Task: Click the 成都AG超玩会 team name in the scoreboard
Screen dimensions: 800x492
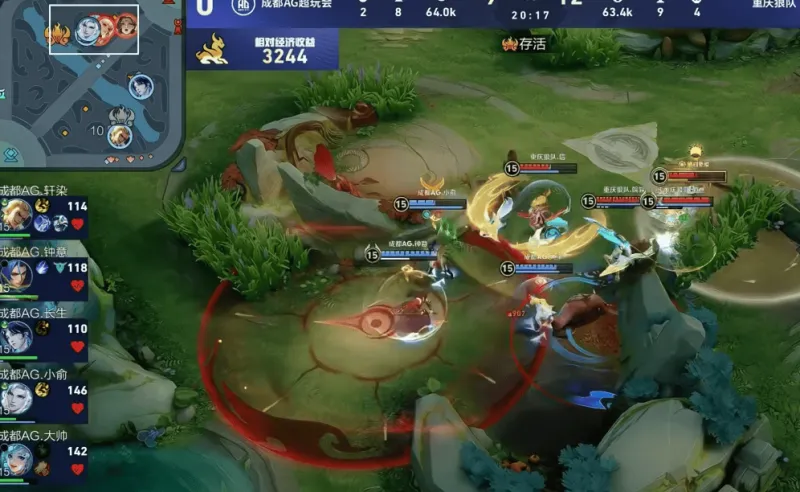Action: coord(298,6)
